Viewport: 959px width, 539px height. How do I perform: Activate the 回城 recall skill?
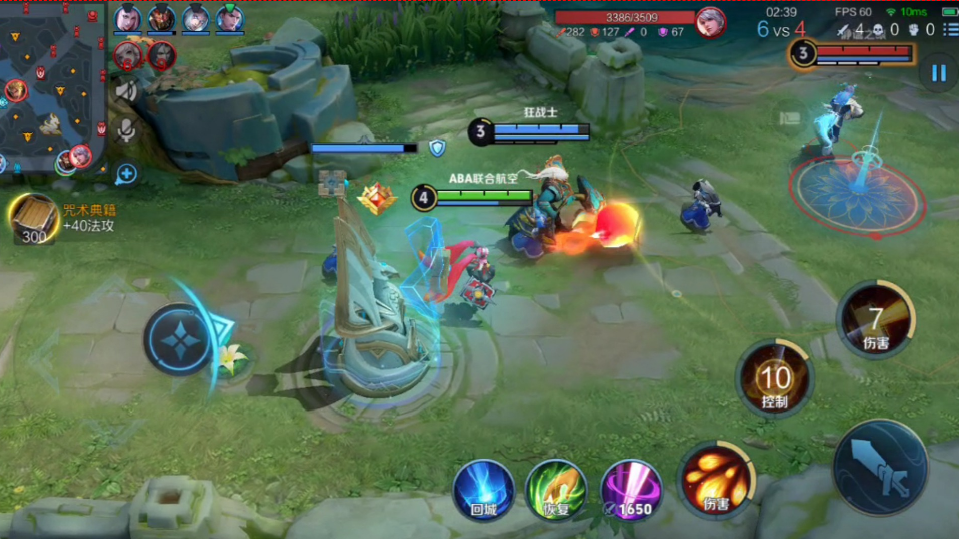(483, 489)
